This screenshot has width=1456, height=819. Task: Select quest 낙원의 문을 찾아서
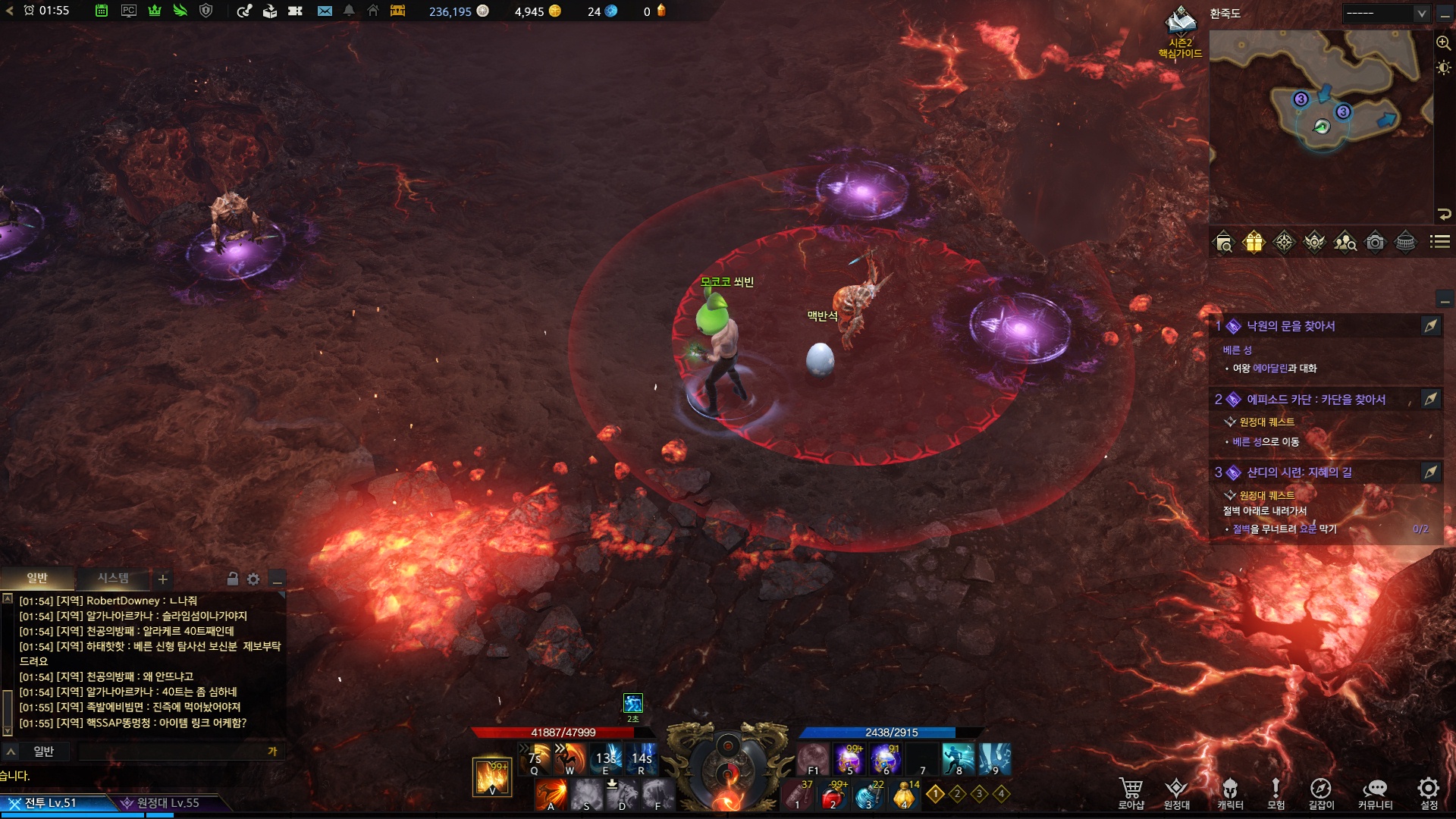(x=1291, y=326)
